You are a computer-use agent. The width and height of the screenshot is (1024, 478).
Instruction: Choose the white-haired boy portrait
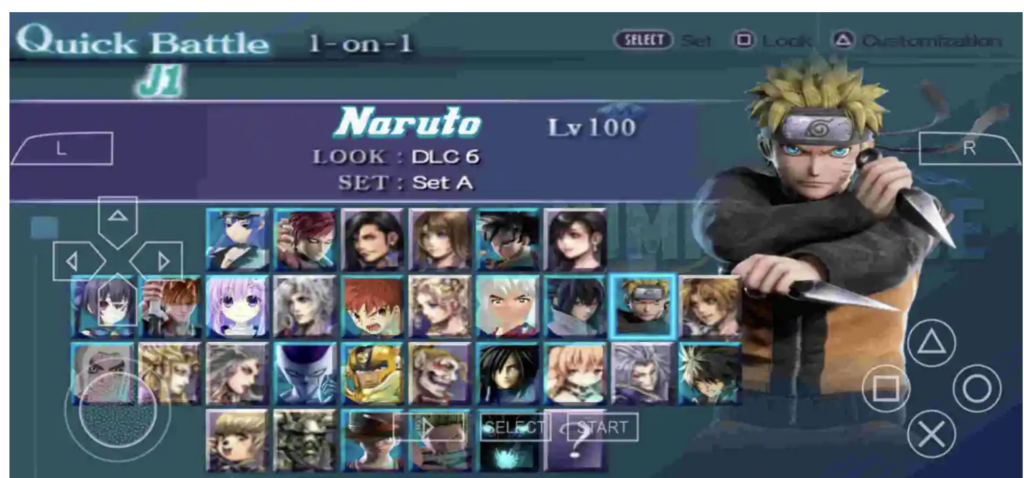point(508,305)
